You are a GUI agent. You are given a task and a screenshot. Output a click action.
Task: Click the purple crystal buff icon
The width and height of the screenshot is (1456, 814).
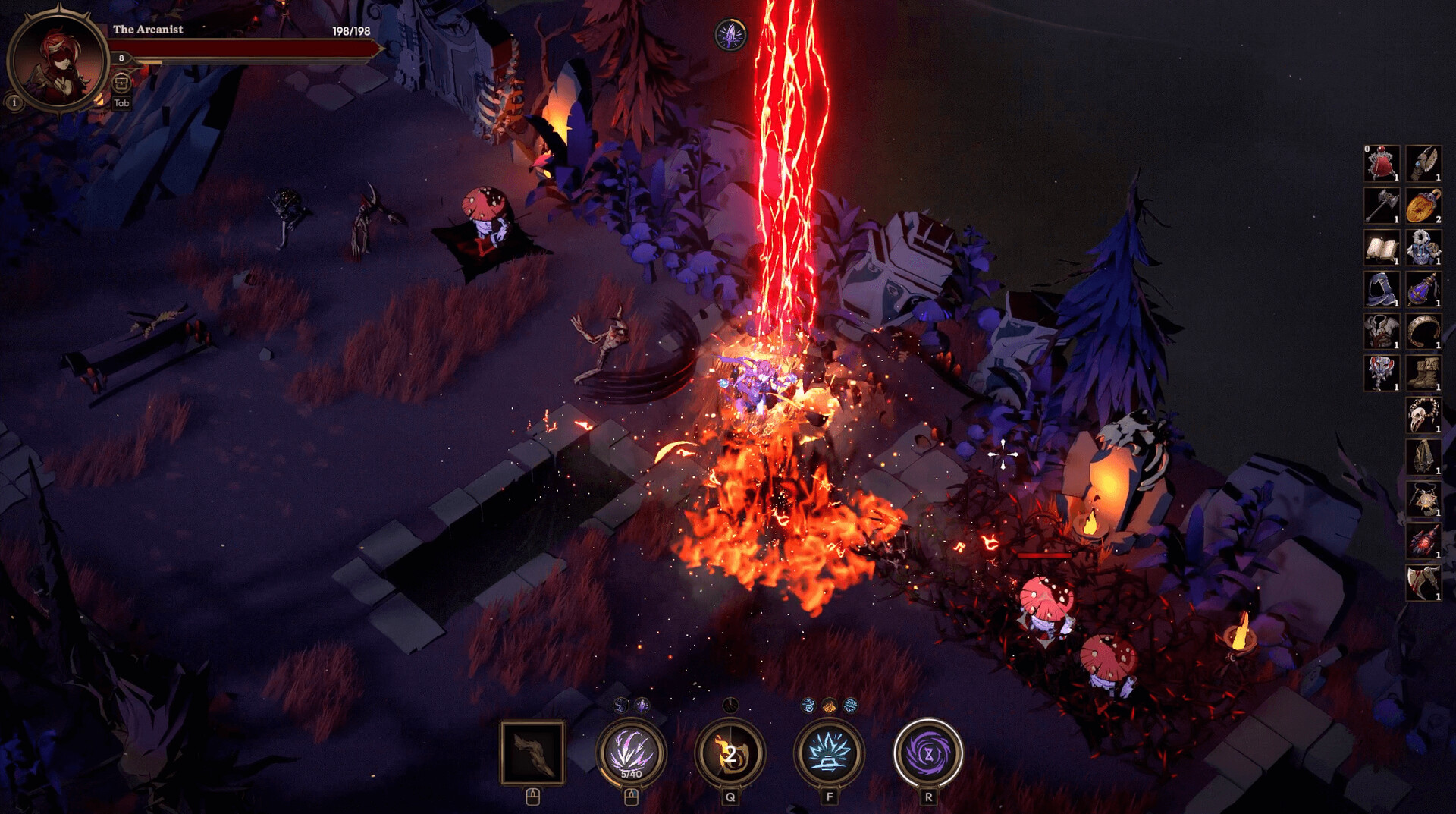tap(731, 35)
